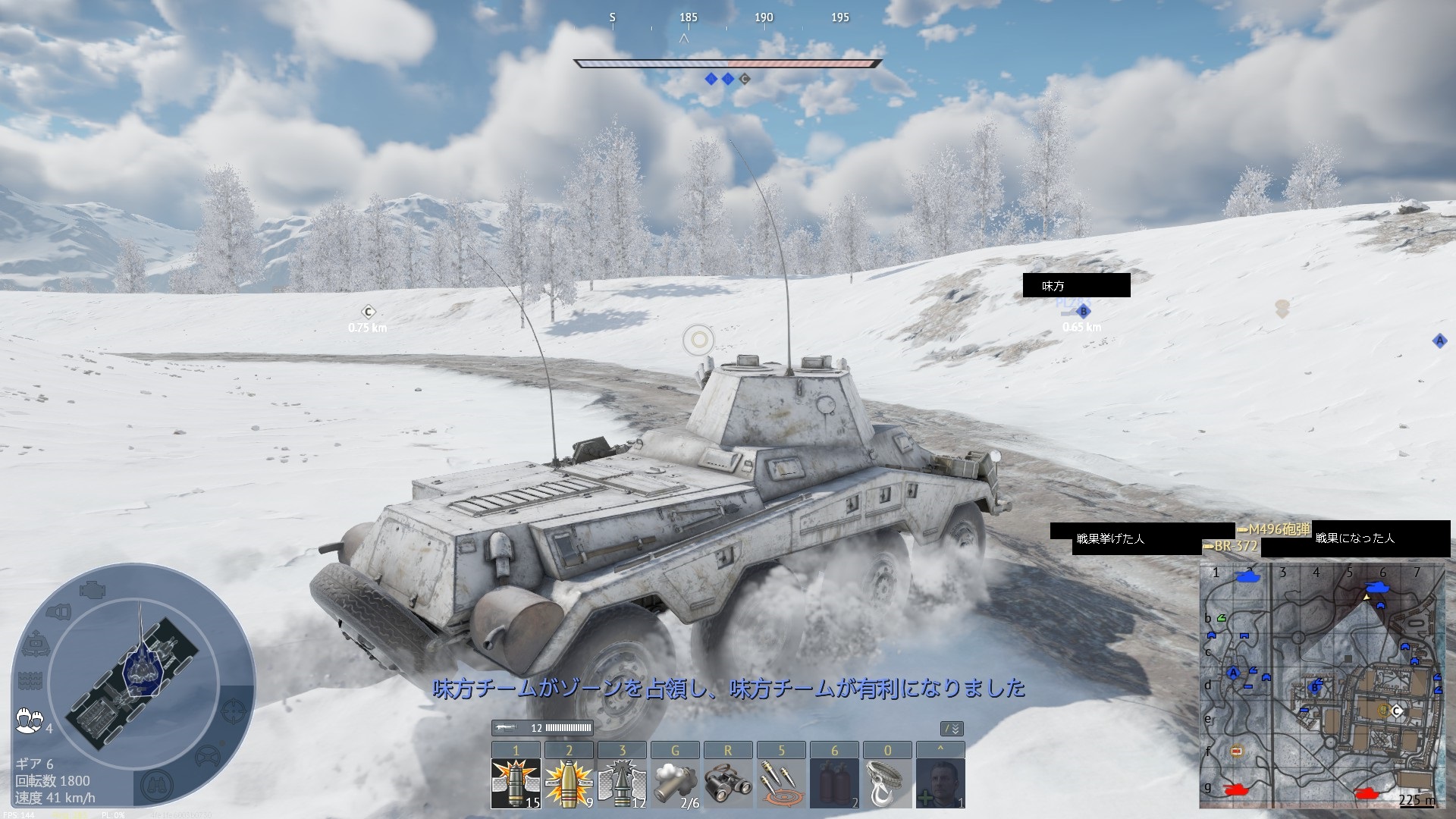Click capture point A on the minimap
This screenshot has height=819, width=1456.
(x=1233, y=673)
